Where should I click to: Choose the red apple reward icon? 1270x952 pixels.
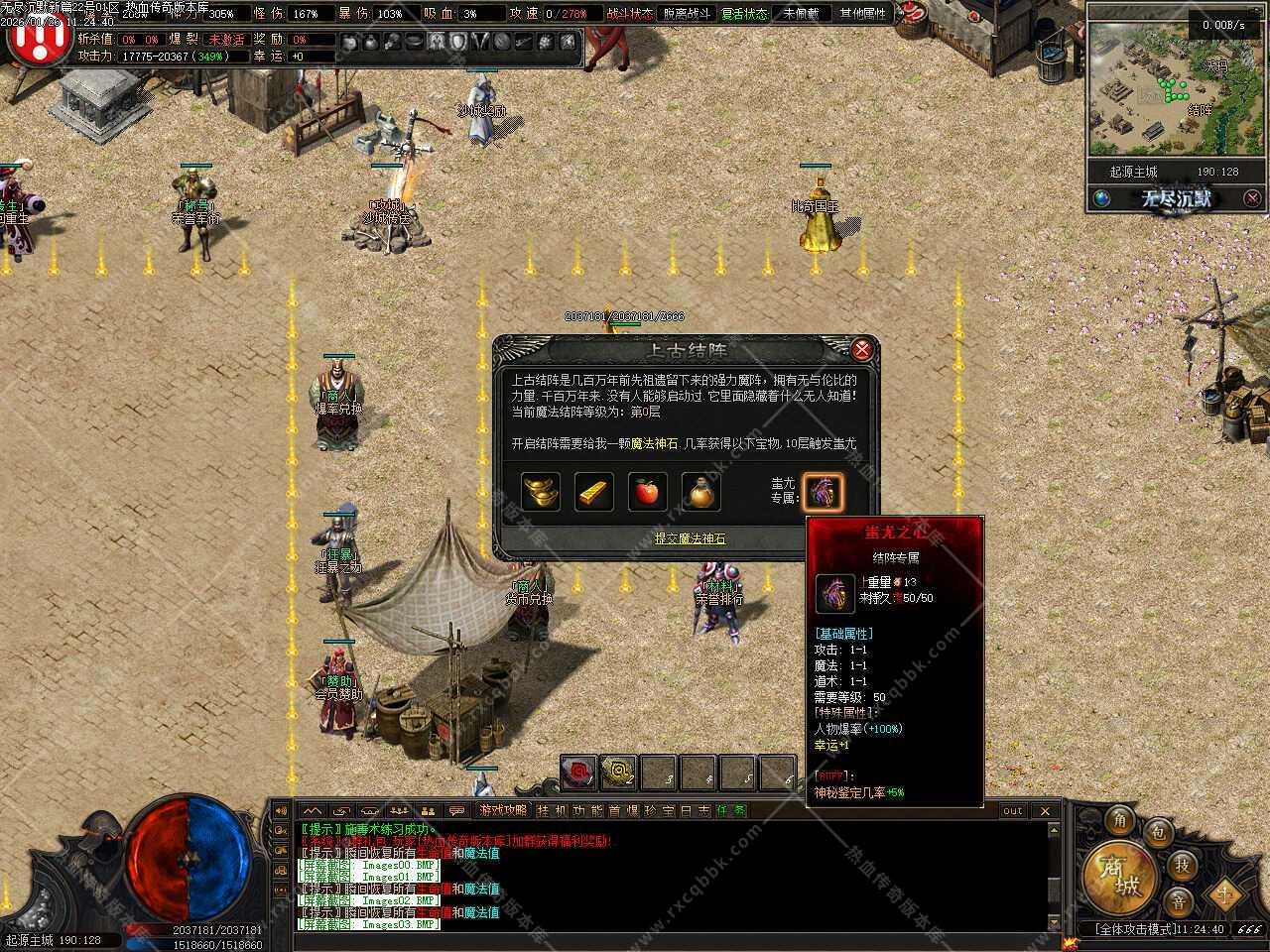click(648, 492)
